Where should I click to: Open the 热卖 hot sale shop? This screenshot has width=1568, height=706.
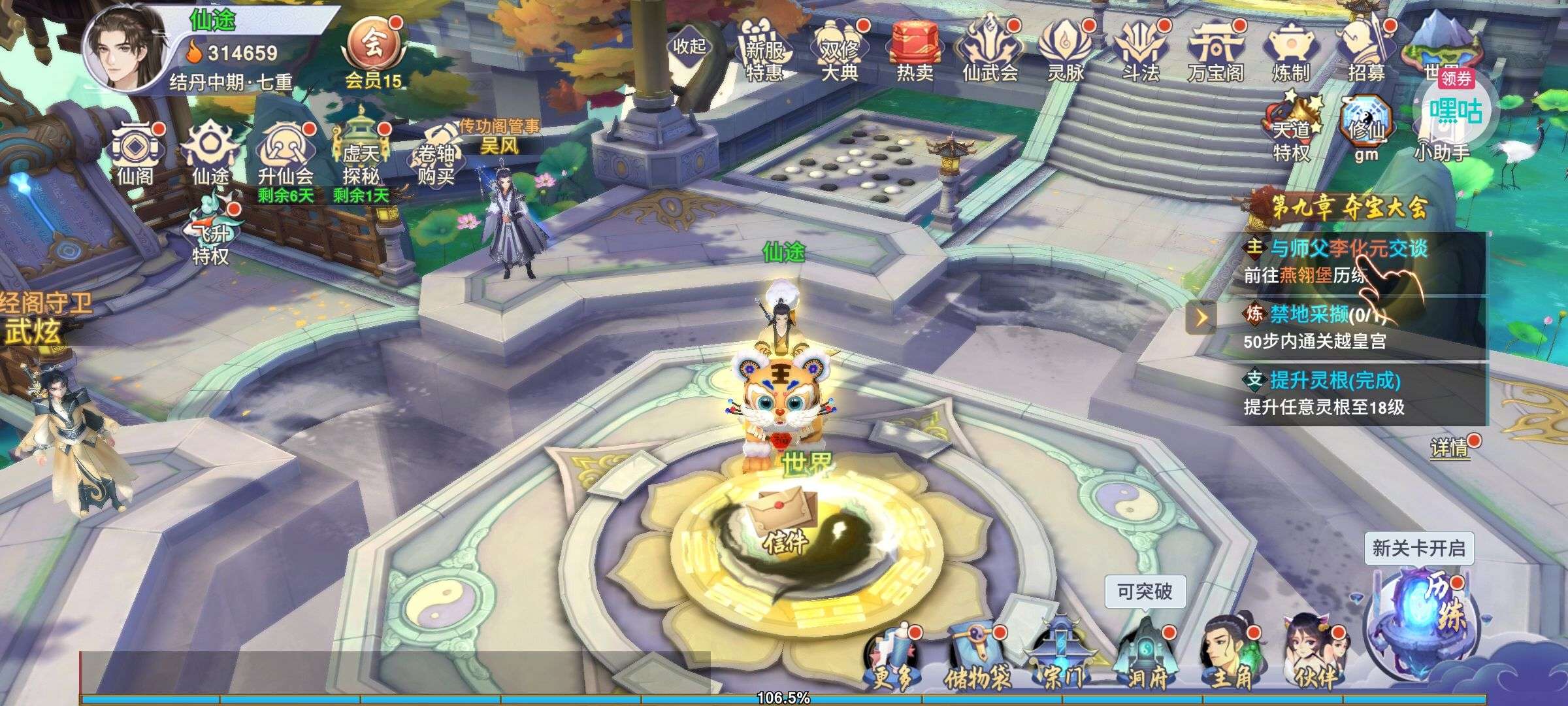(914, 52)
